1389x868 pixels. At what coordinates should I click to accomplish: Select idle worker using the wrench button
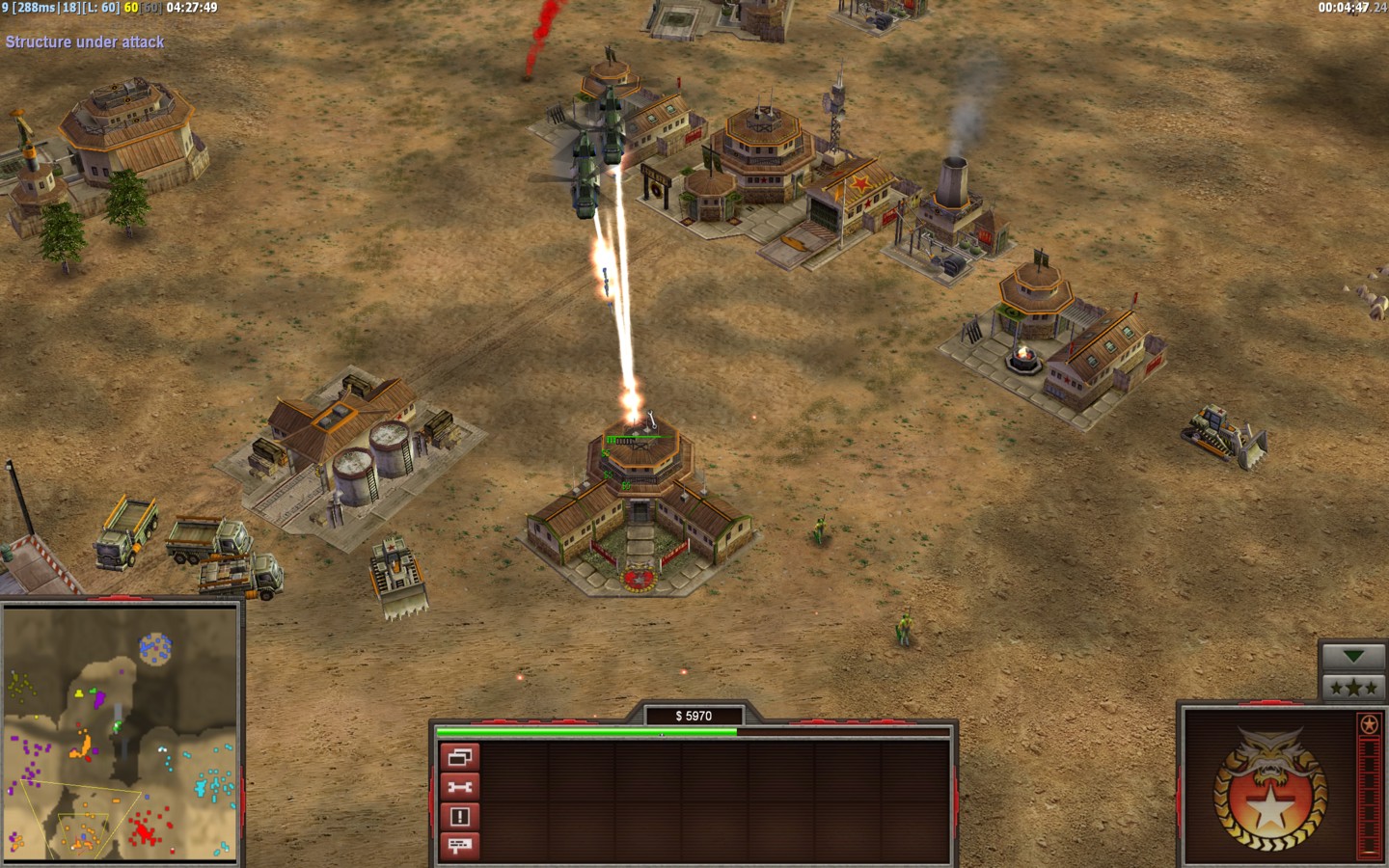click(459, 787)
